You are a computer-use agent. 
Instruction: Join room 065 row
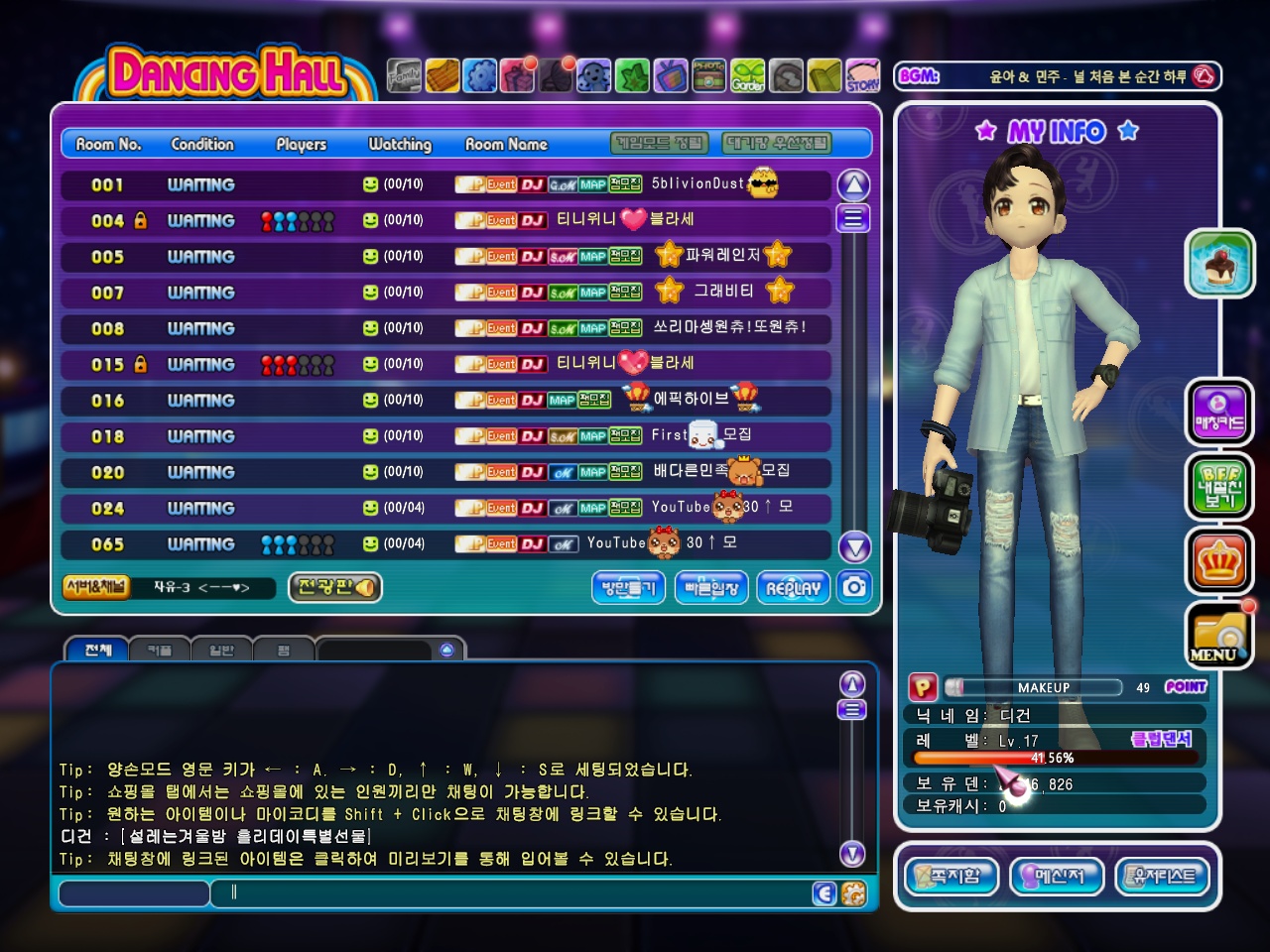click(445, 544)
